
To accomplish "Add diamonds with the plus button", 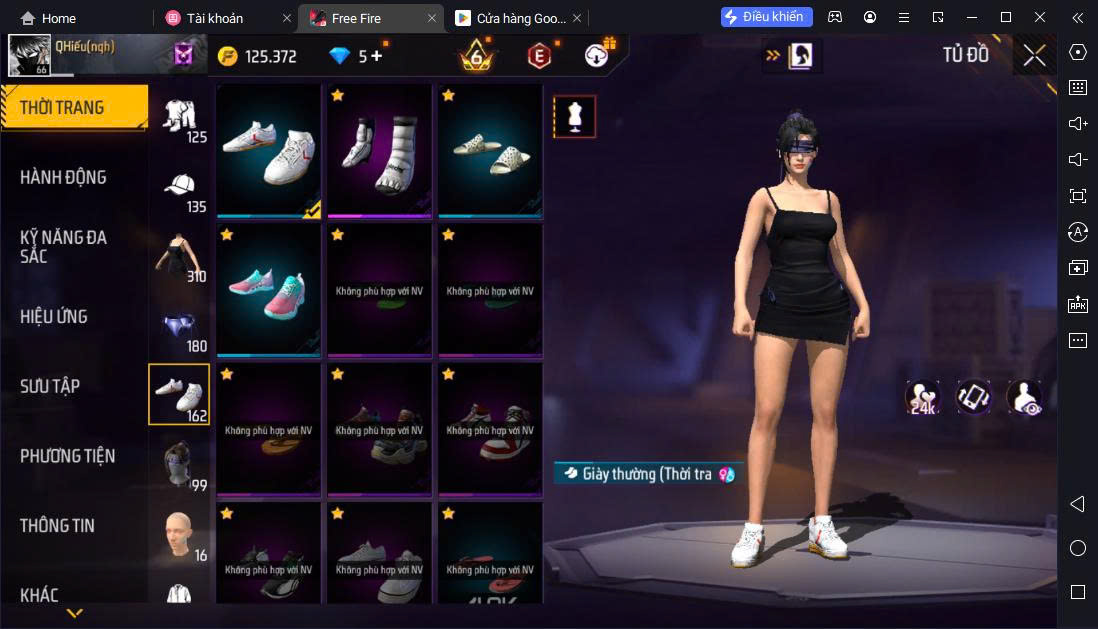I will pos(377,56).
